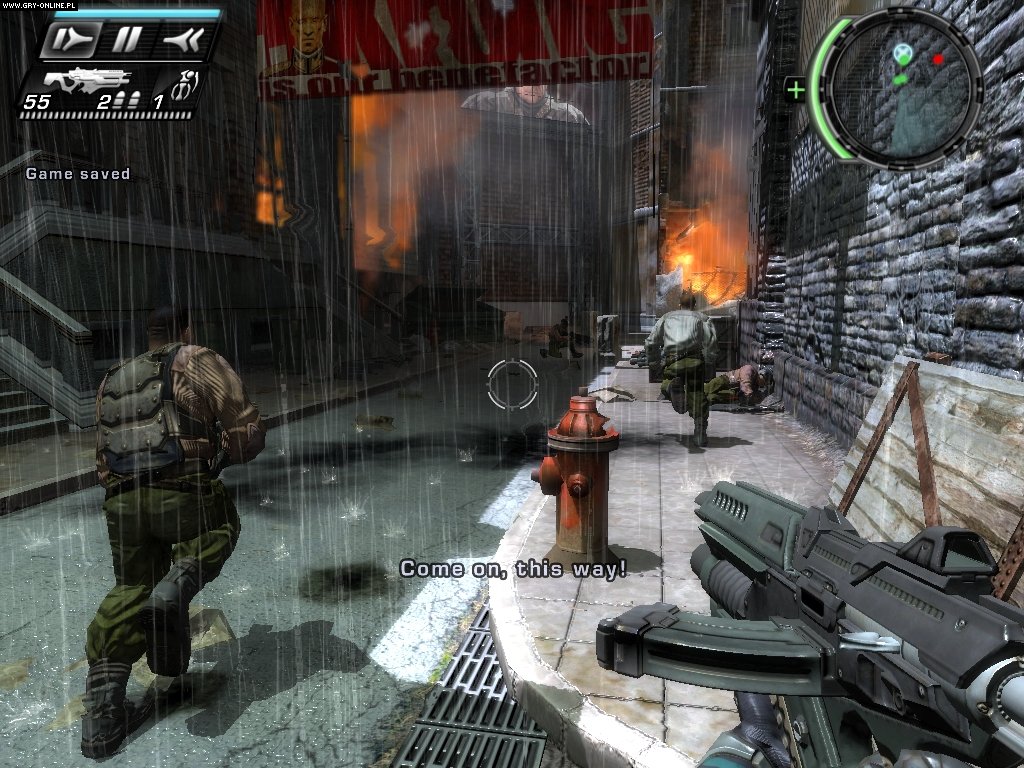
Task: Select the time stop pause icon
Action: (125, 40)
